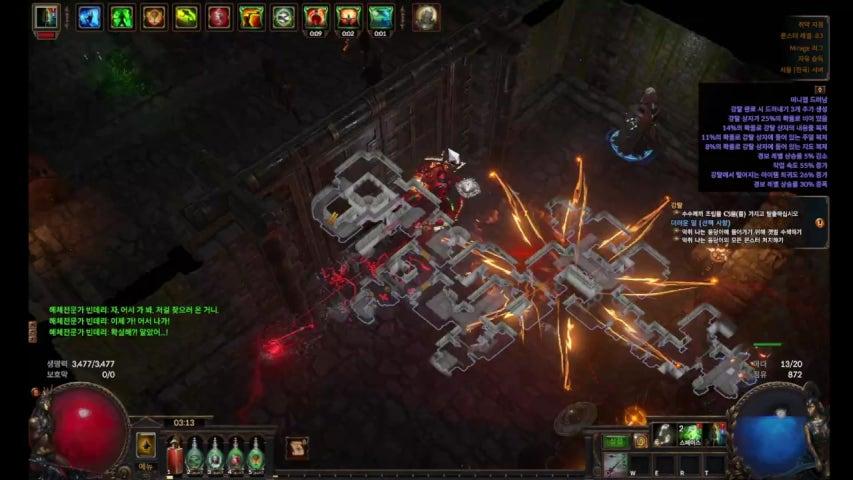853x480 pixels.
Task: Click the teal buff icon with the 0:01 timer
Action: pyautogui.click(x=380, y=15)
